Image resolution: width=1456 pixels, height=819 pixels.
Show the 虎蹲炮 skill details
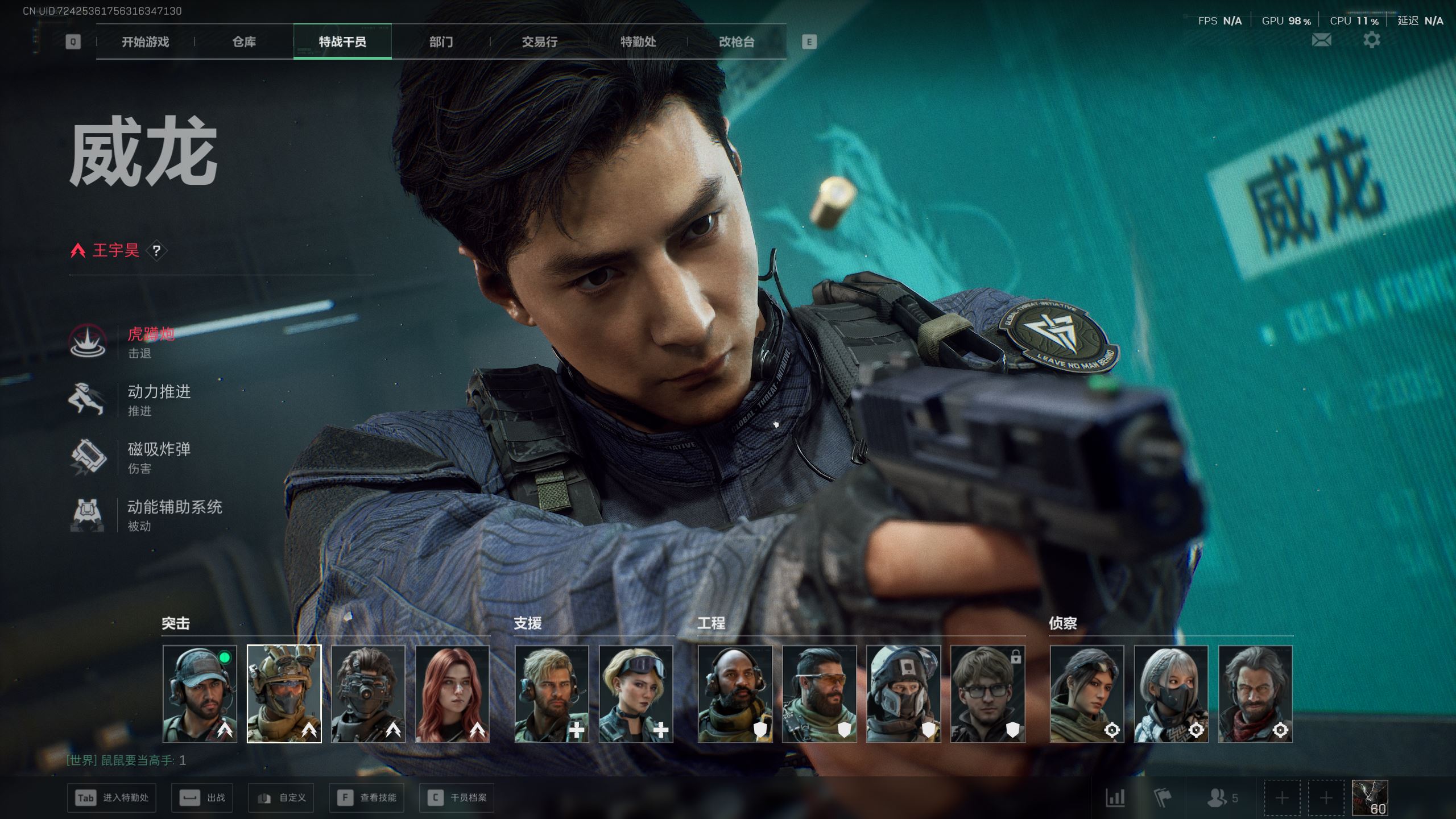(x=150, y=334)
